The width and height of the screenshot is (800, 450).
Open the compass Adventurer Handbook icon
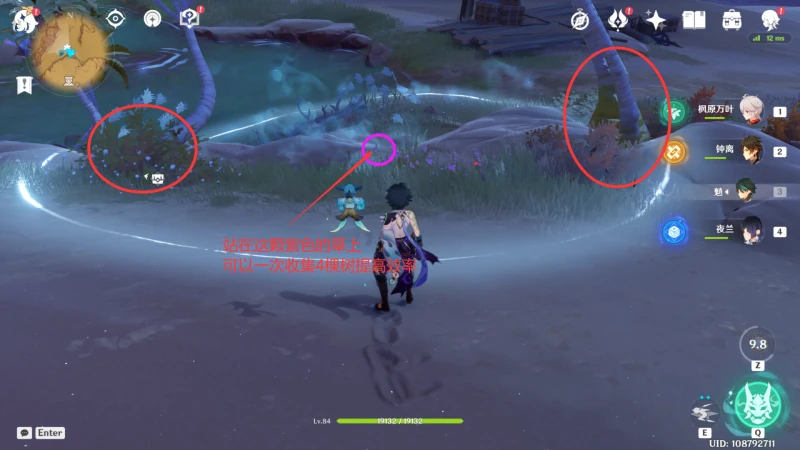[580, 20]
